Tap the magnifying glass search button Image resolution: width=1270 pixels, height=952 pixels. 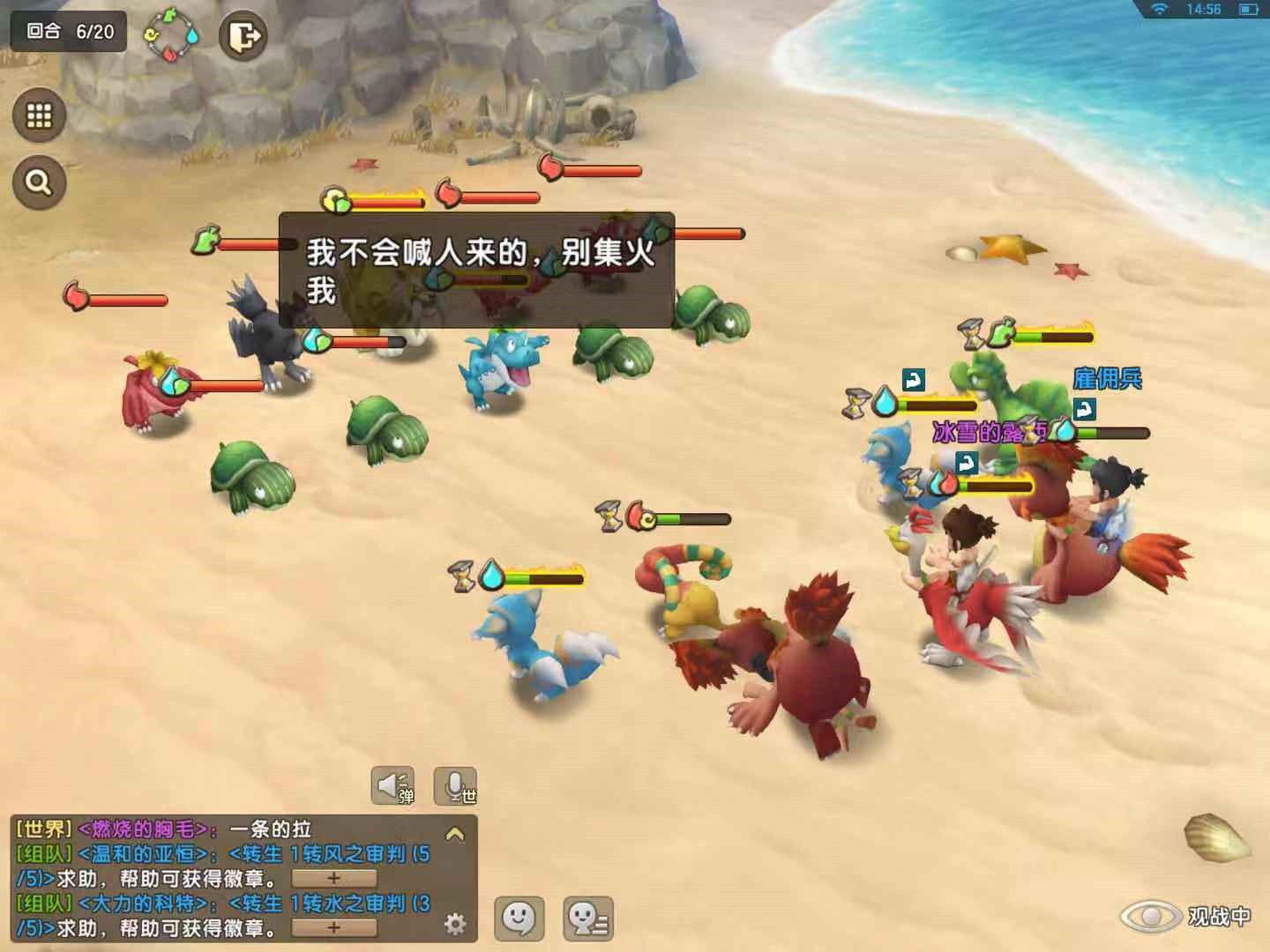coord(39,182)
